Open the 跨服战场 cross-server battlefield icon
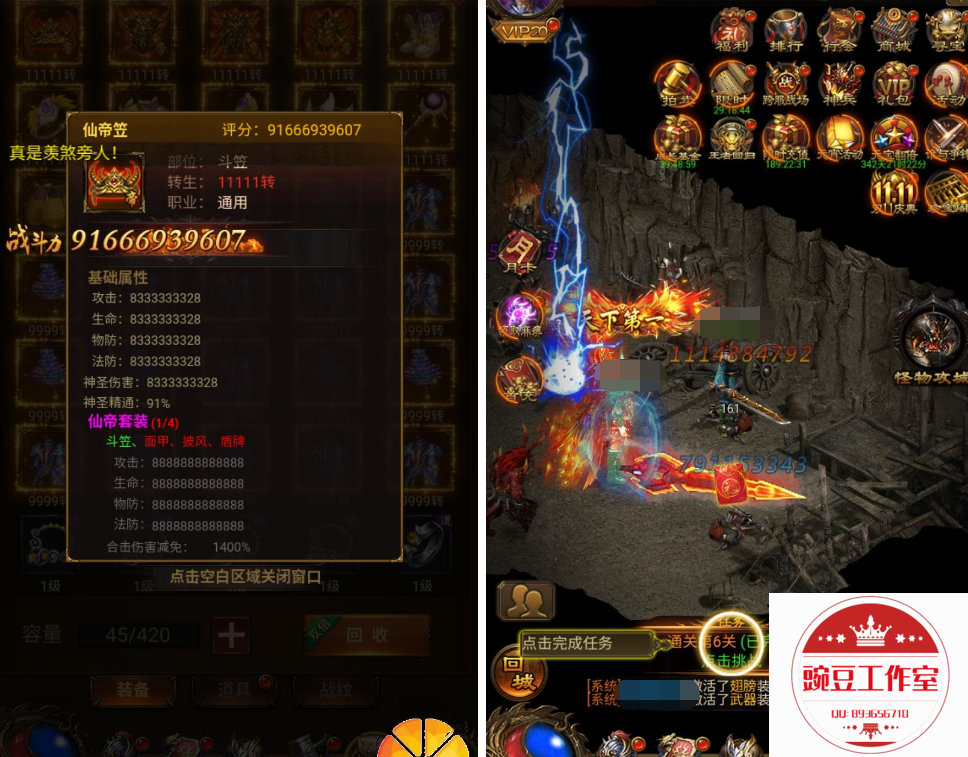This screenshot has height=757, width=968. point(785,84)
